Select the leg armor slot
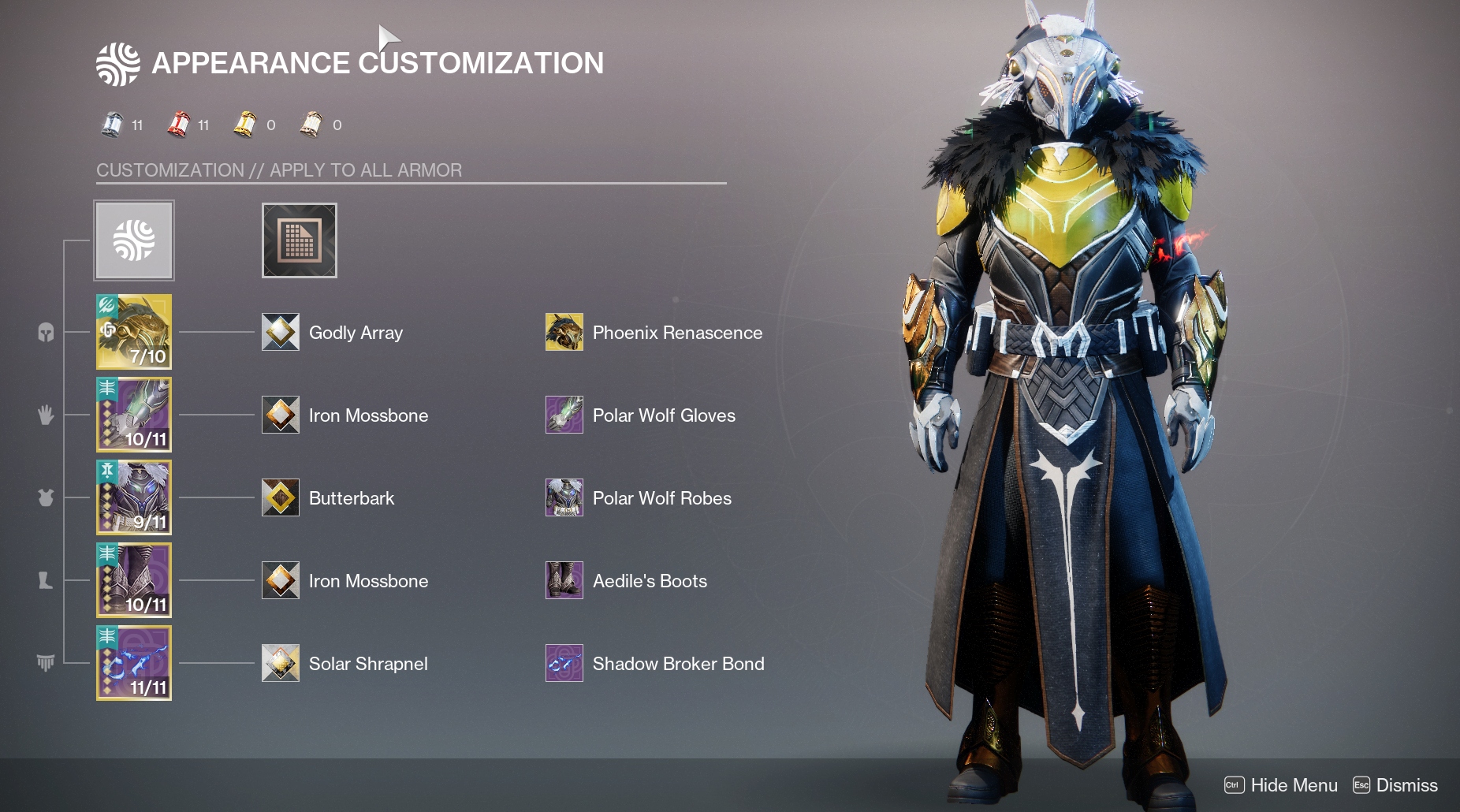Viewport: 1460px width, 812px height. coord(134,580)
